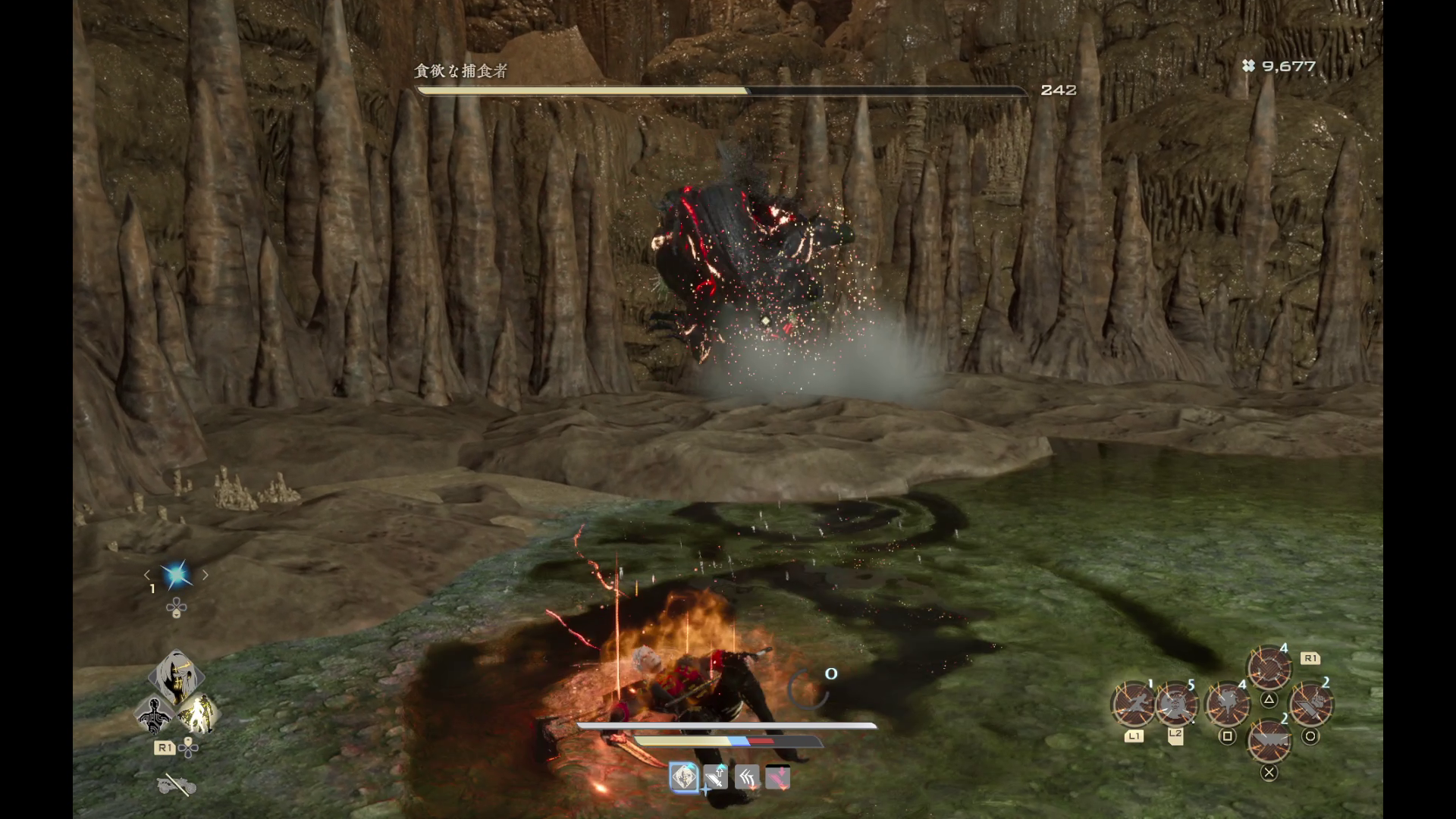Activate the demon mask face ability
Image resolution: width=1456 pixels, height=819 pixels.
coord(1175,704)
